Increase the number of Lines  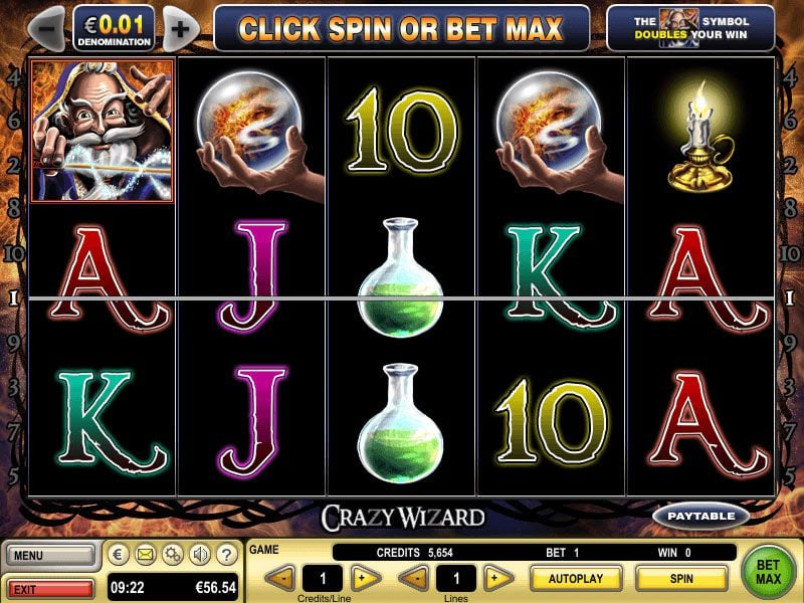coord(498,578)
